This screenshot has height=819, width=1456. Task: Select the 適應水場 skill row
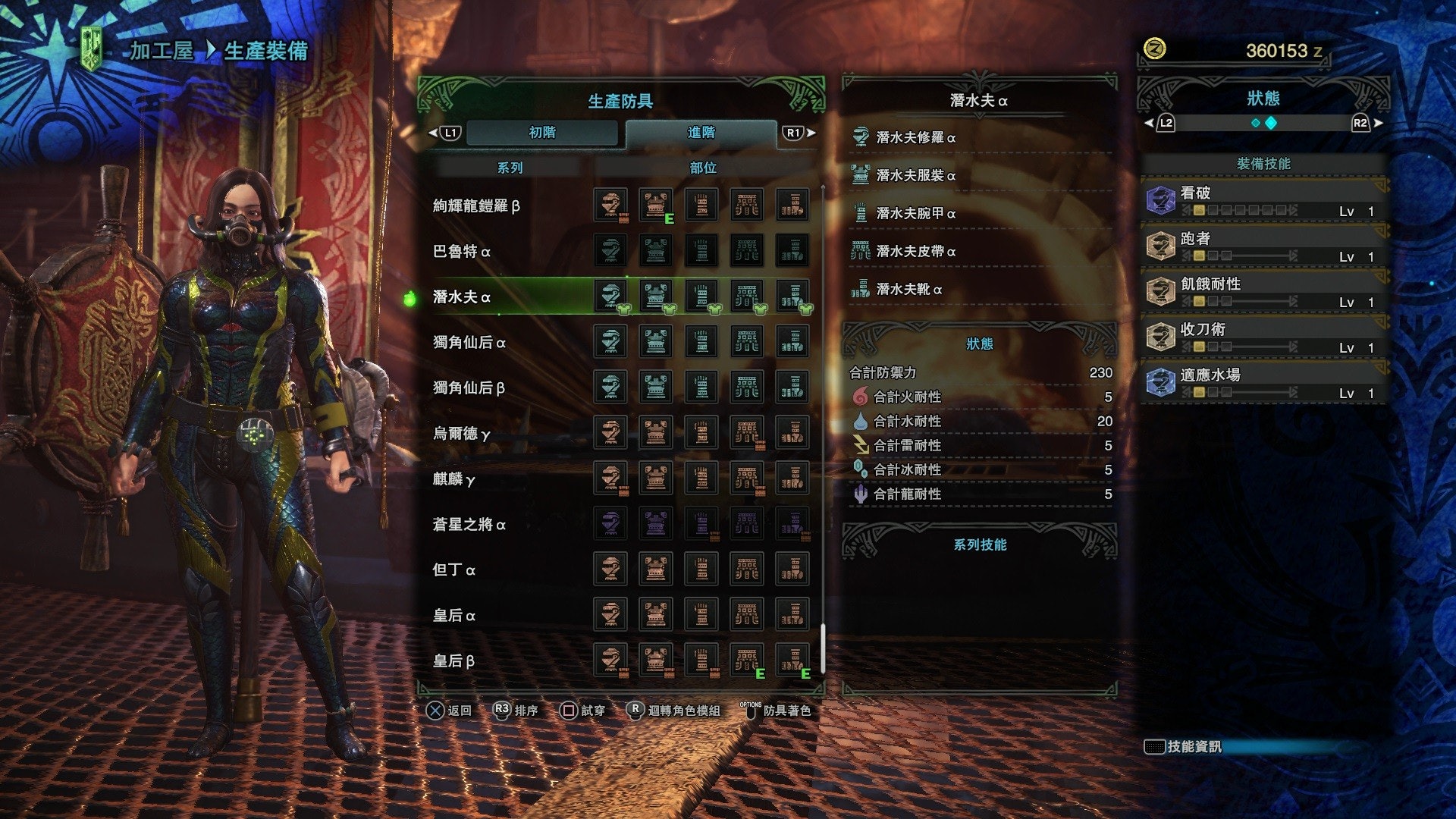[x=1263, y=383]
